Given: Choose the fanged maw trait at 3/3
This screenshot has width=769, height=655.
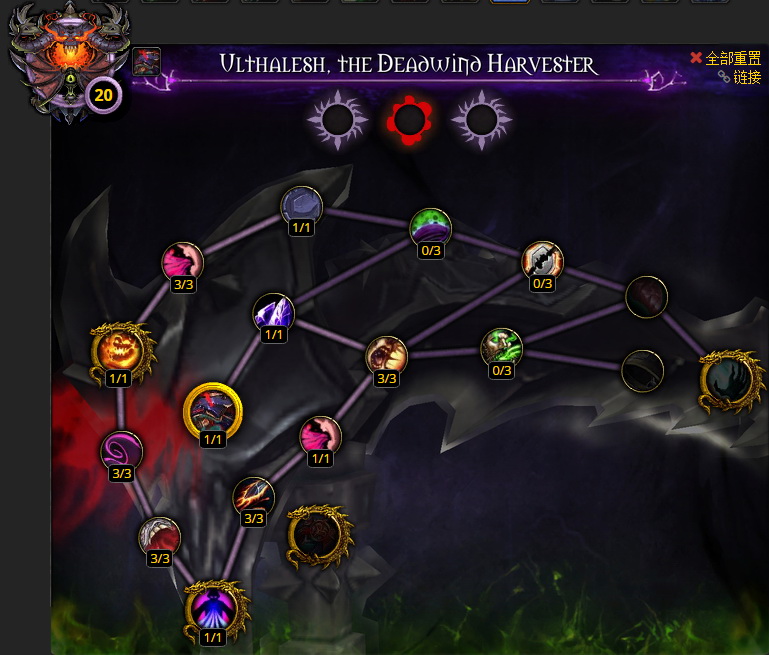Looking at the screenshot, I should pyautogui.click(x=386, y=356).
